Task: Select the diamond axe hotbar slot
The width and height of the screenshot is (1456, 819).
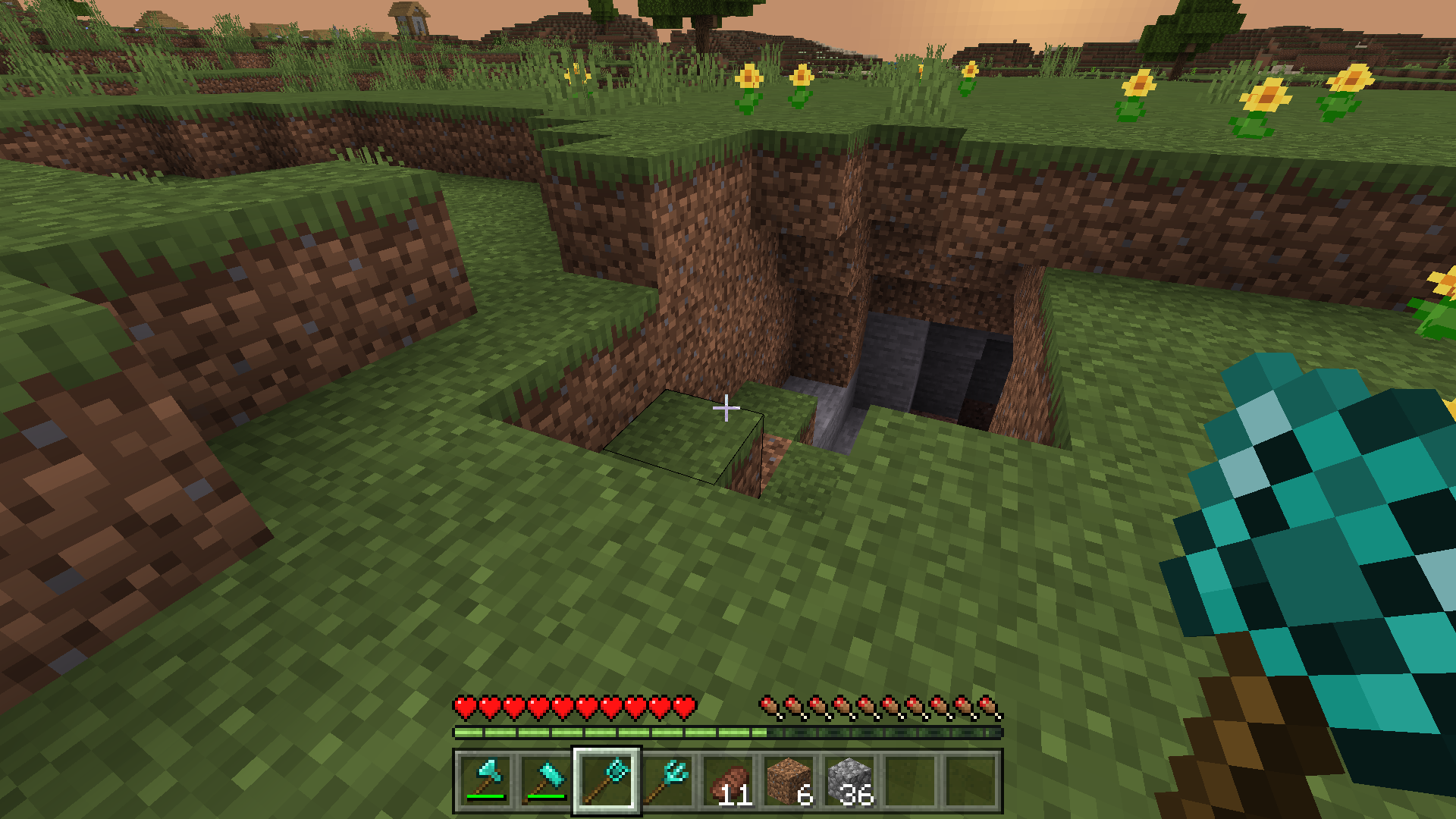Action: tap(485, 781)
